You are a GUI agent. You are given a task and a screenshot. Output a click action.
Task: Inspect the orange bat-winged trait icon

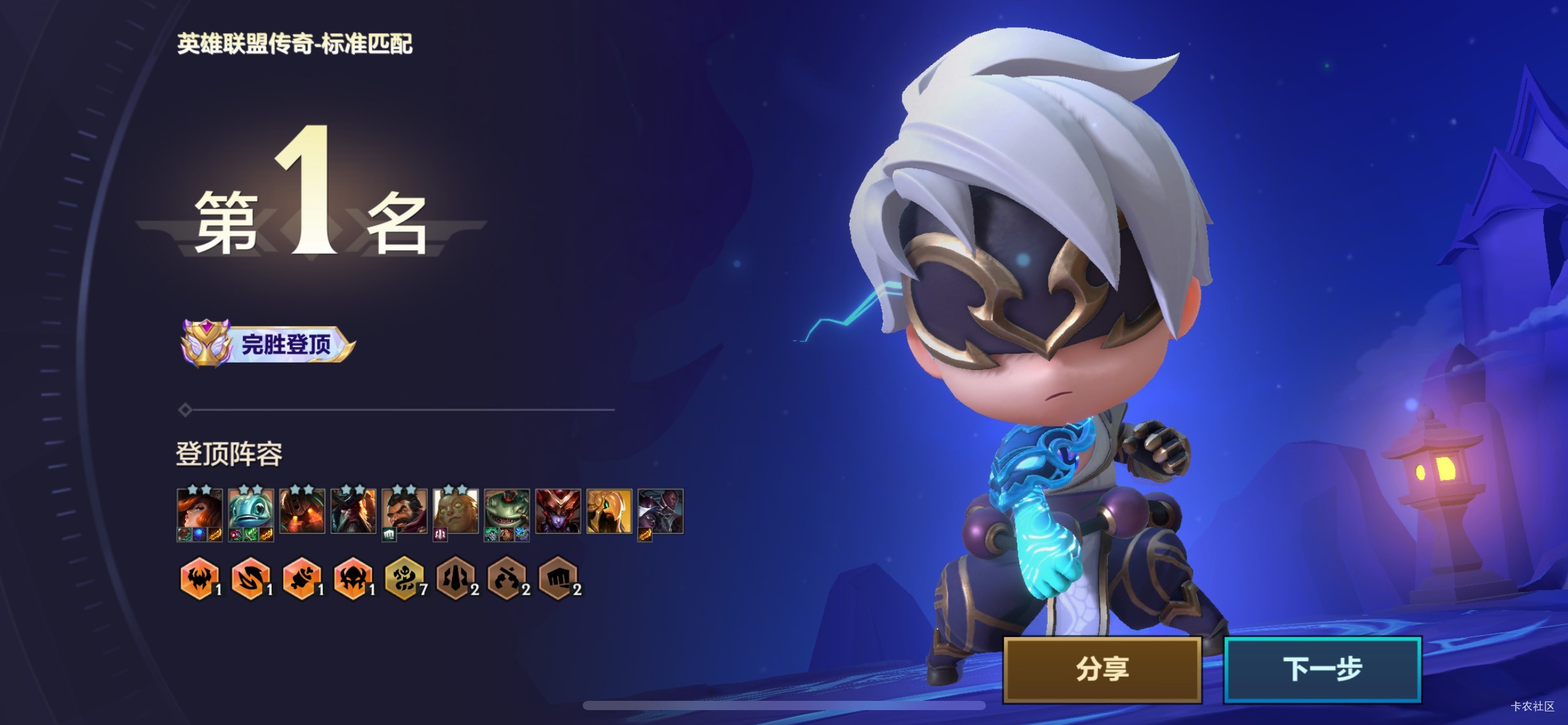click(199, 579)
